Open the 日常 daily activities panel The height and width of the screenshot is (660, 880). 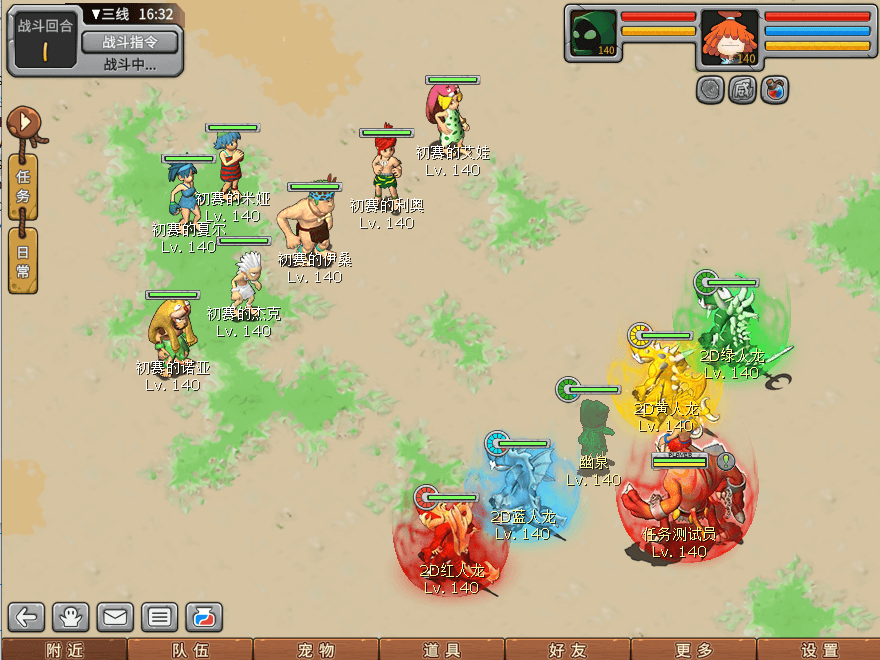(23, 260)
